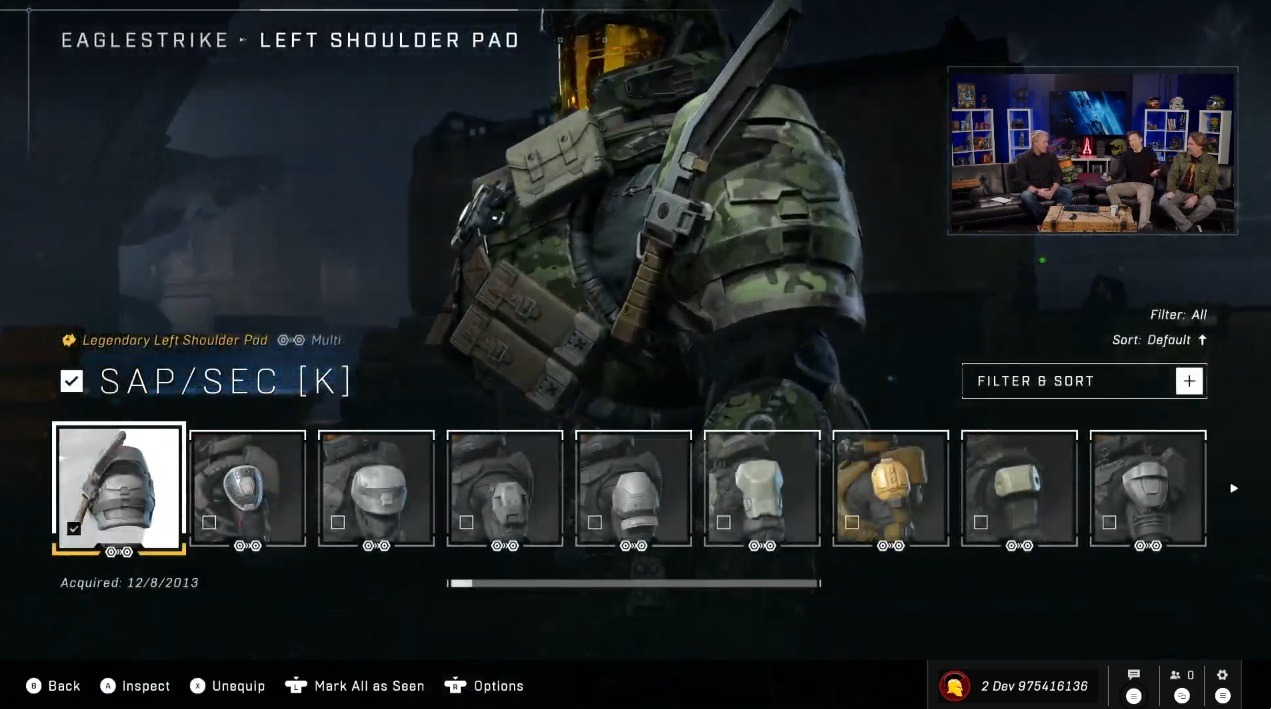Viewport: 1271px width, 709px height.
Task: Show next page of shoulder pads arrow
Action: pos(1234,488)
